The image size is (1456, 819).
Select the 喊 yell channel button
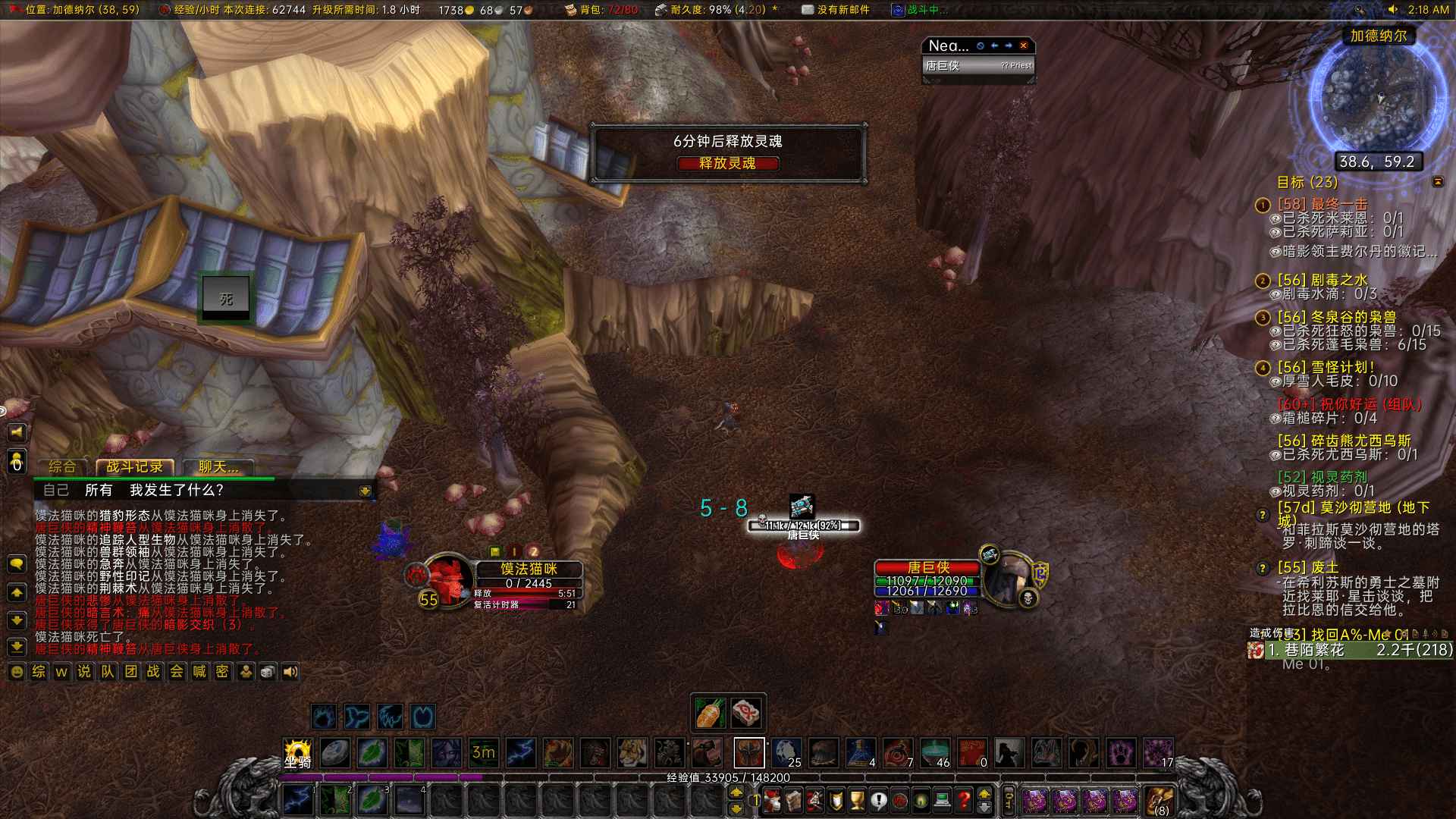click(199, 672)
